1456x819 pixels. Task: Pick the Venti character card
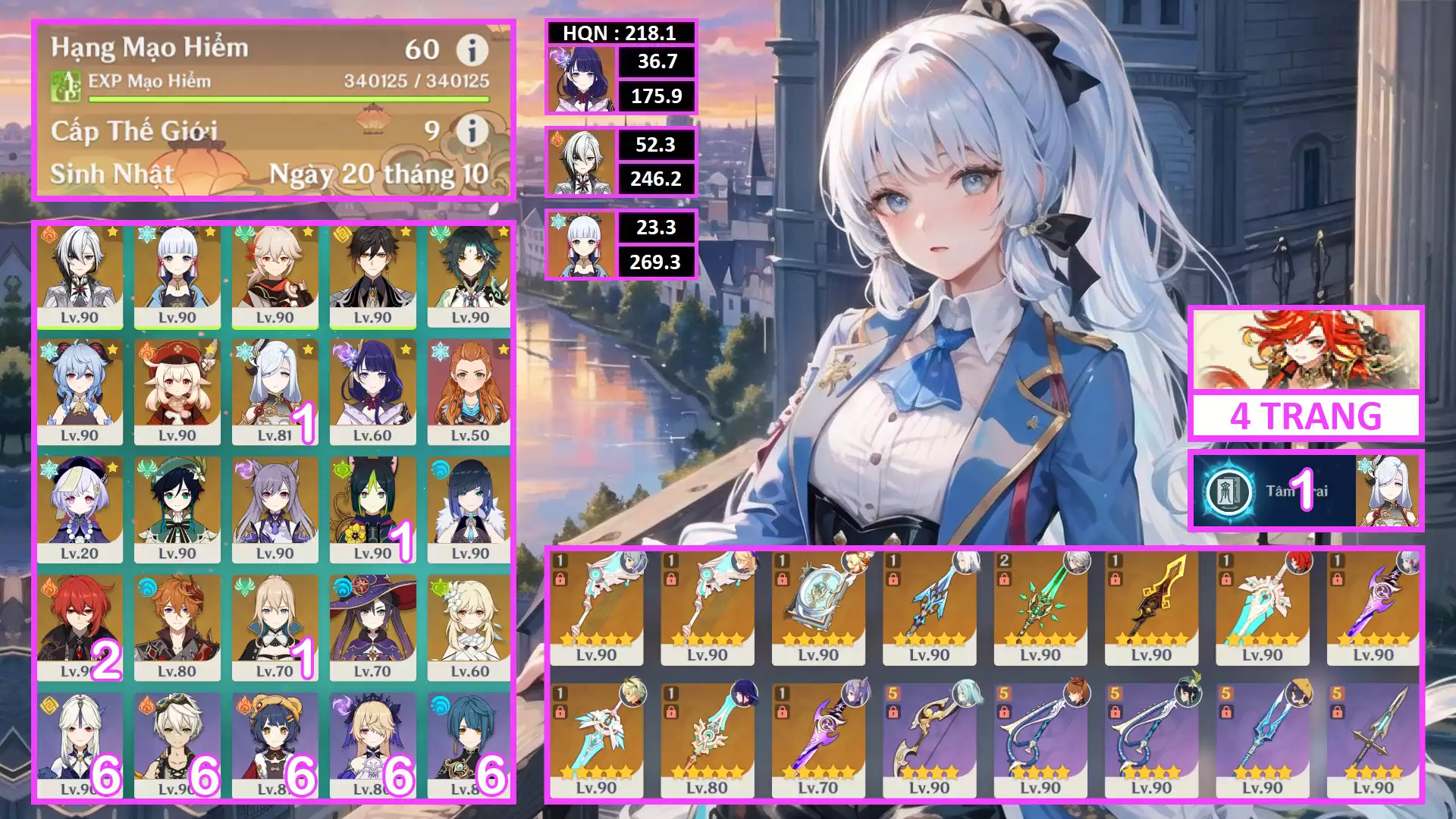point(177,510)
